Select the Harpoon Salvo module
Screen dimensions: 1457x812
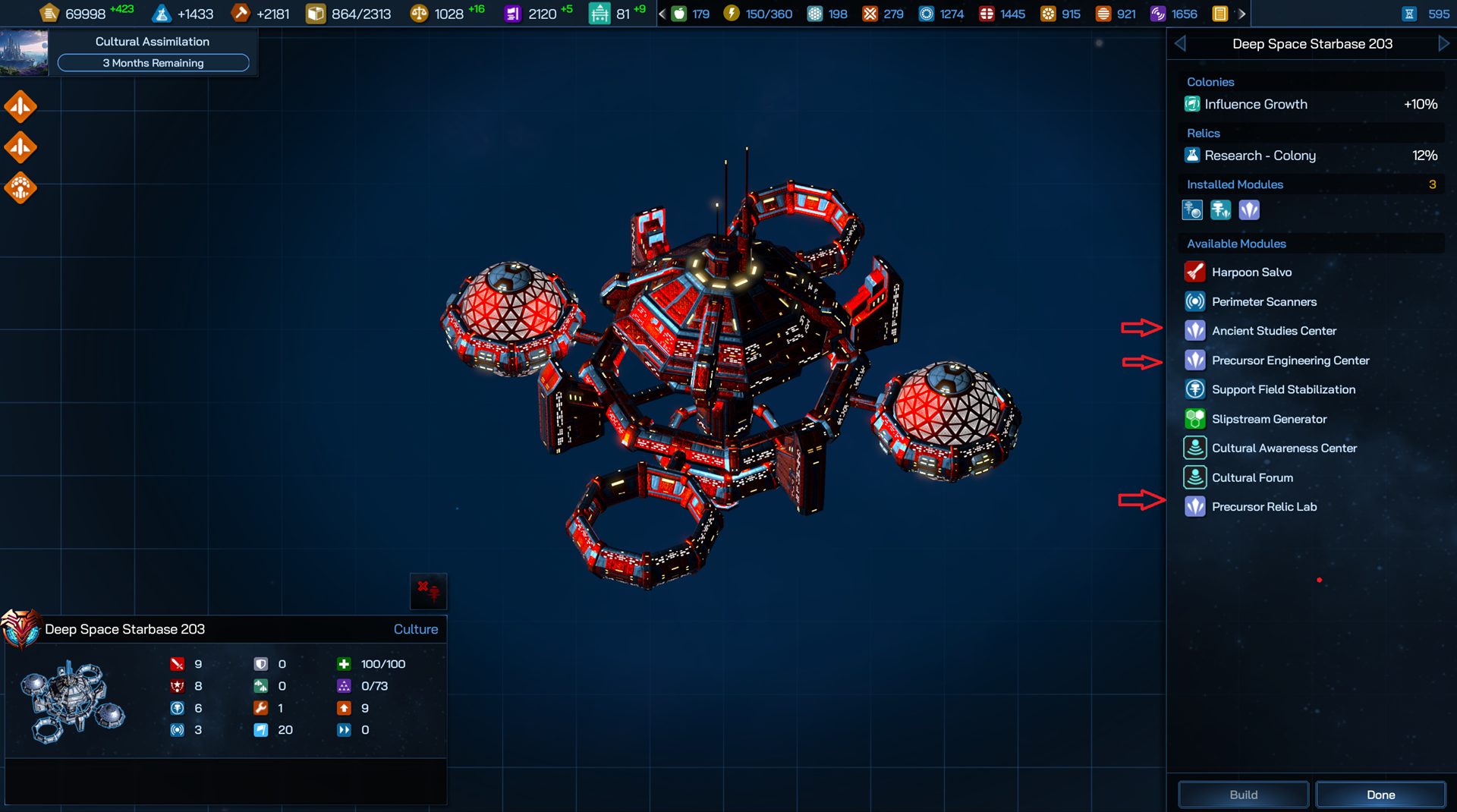pyautogui.click(x=1251, y=272)
